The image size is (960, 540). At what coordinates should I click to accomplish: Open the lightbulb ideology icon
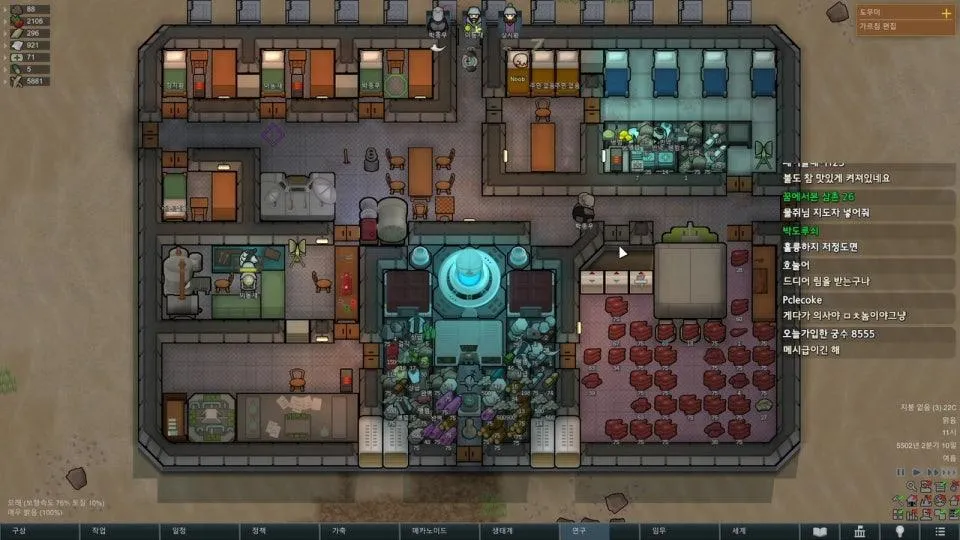[900, 531]
